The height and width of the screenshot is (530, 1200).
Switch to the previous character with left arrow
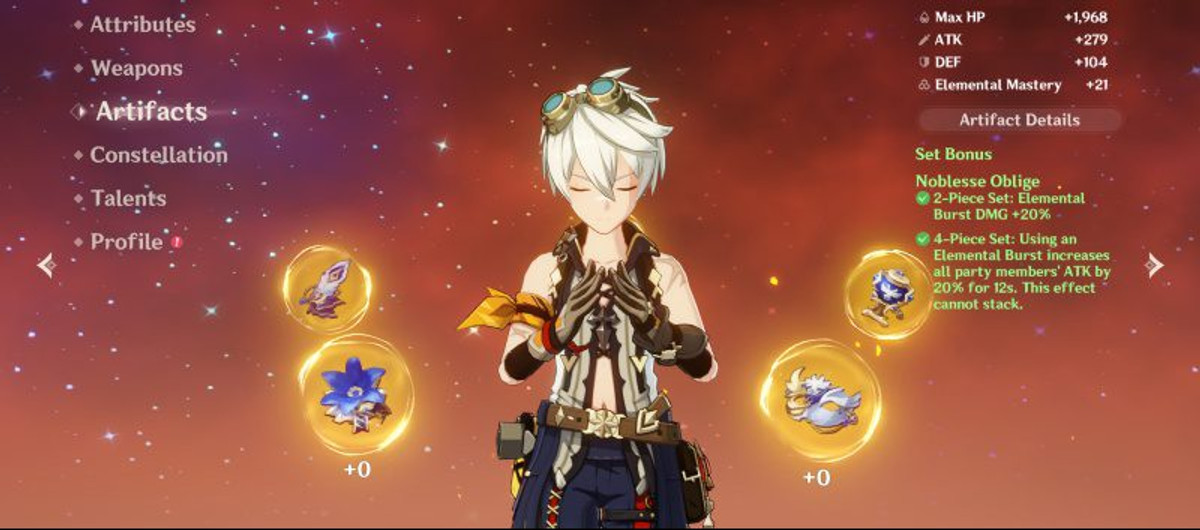click(46, 265)
